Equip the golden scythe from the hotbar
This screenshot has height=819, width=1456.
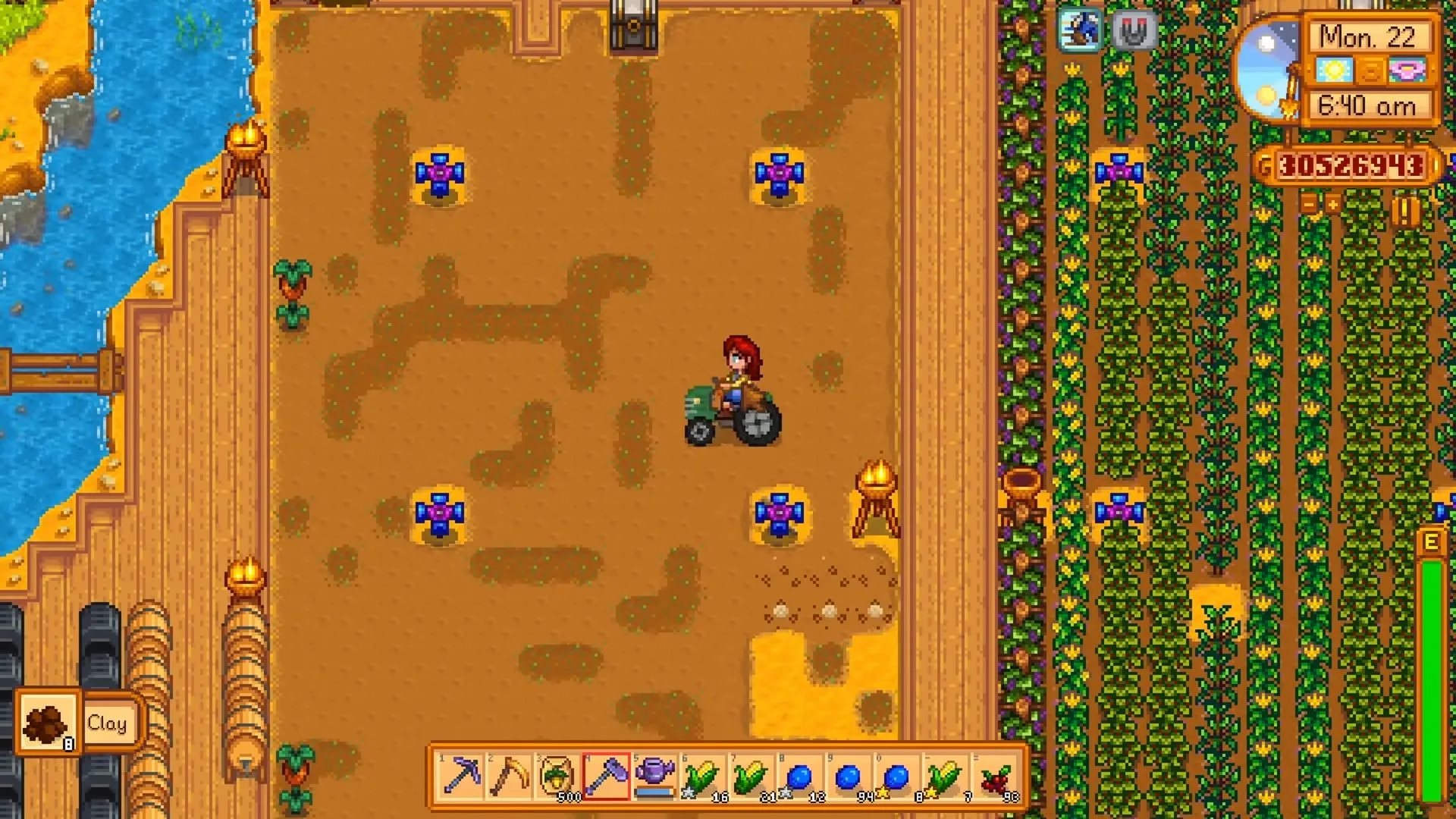[x=510, y=775]
